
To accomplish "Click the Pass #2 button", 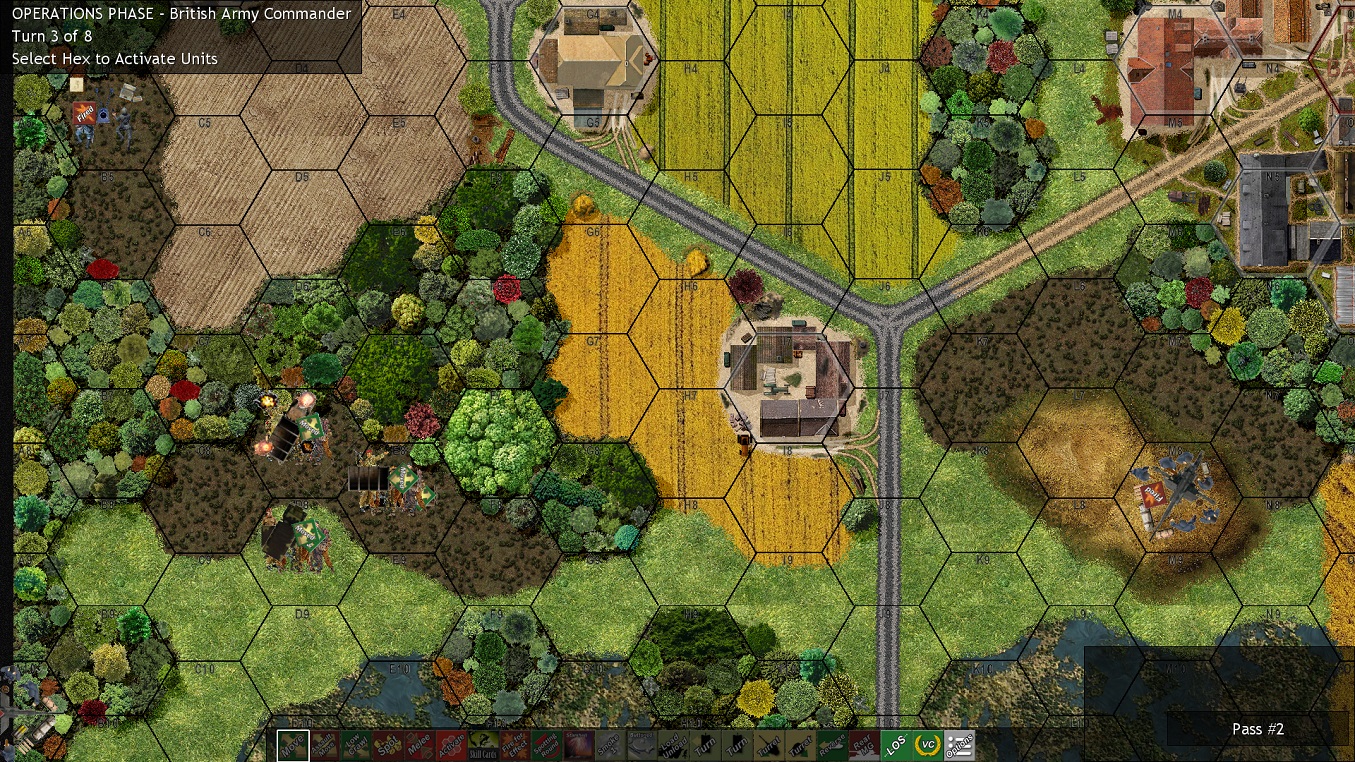I will click(x=1257, y=729).
